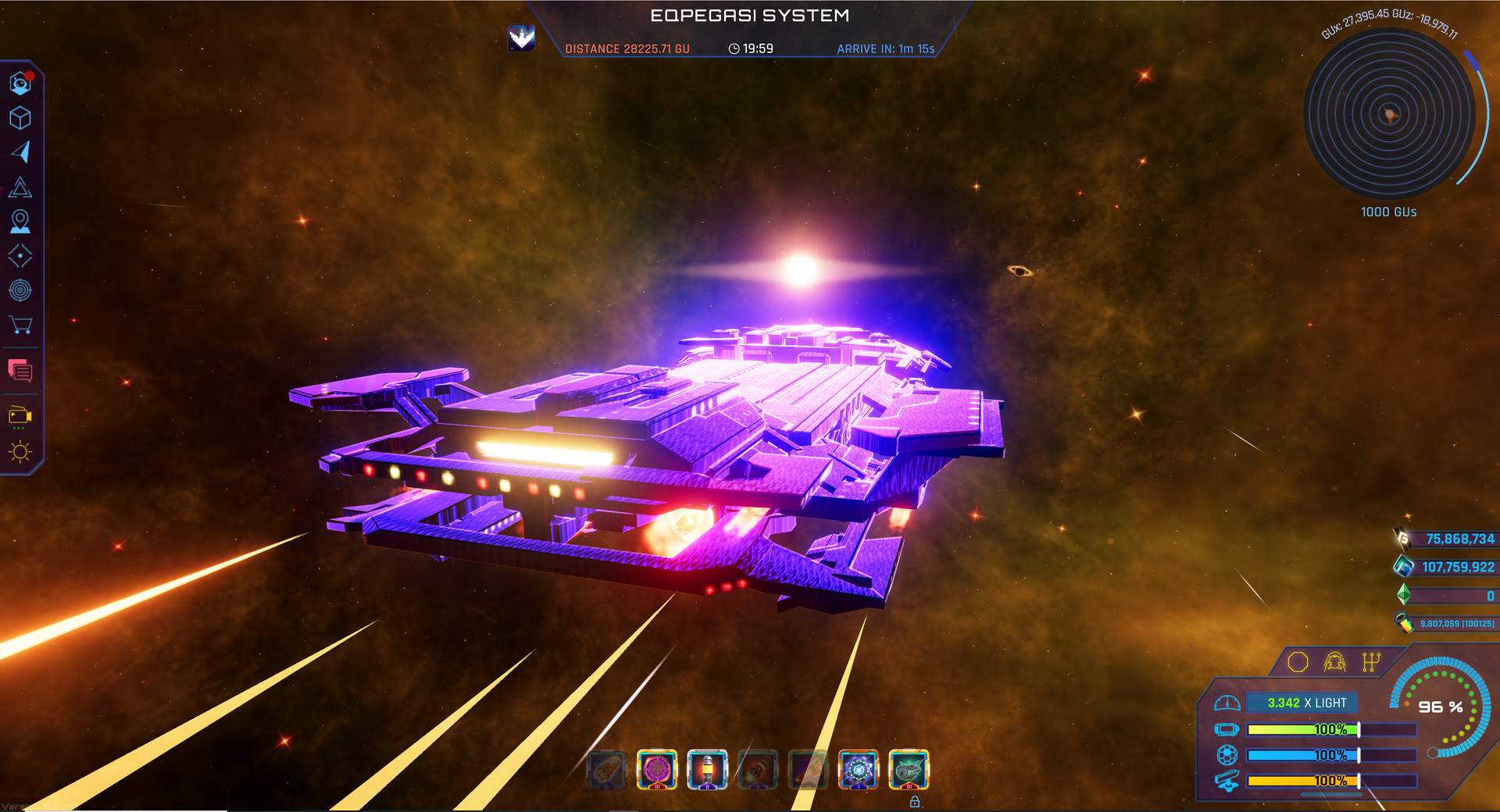Select the EQPEGASI SYSTEM title banner
This screenshot has width=1500, height=812.
(750, 15)
